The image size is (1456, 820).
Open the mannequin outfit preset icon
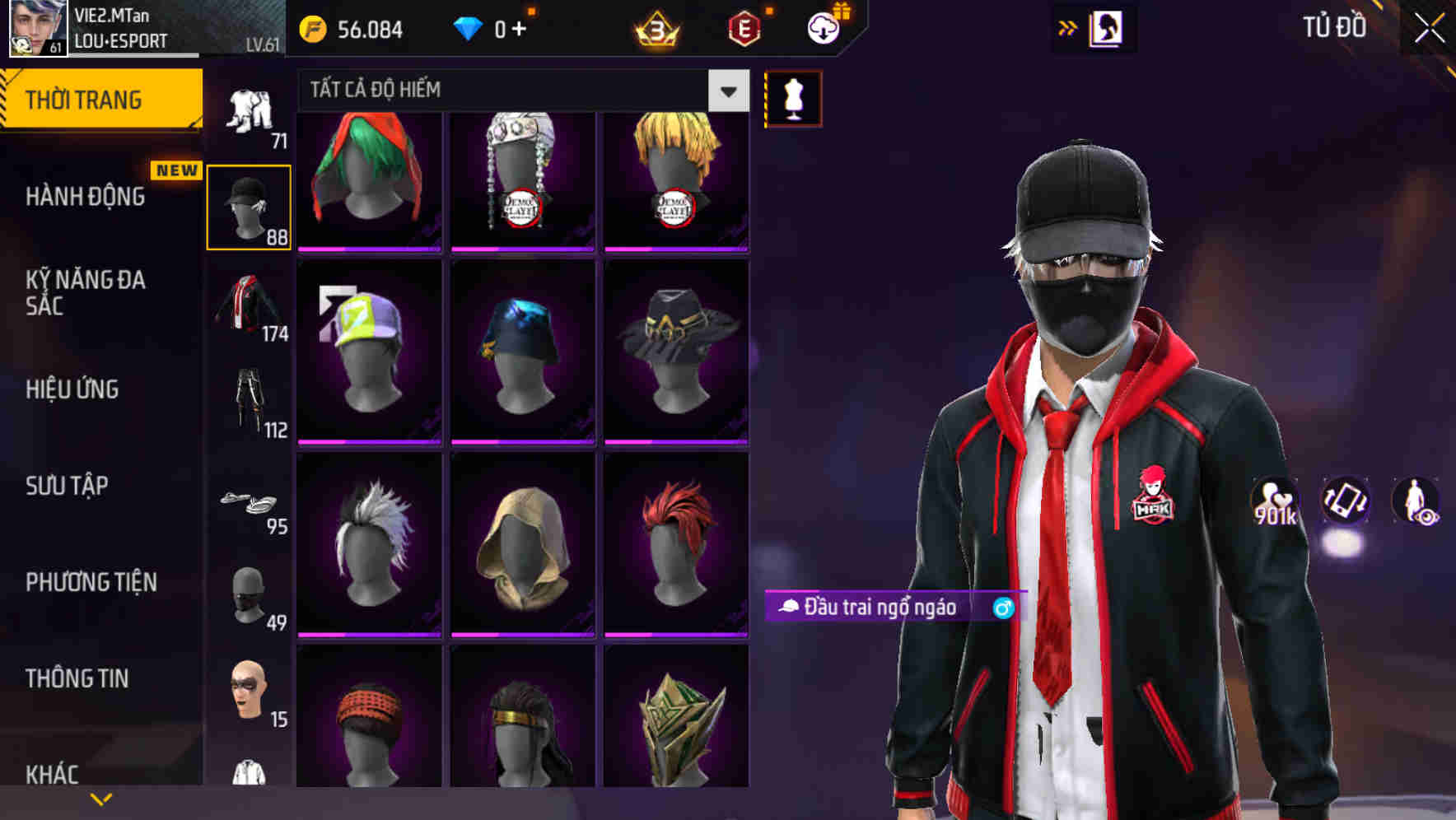(792, 97)
